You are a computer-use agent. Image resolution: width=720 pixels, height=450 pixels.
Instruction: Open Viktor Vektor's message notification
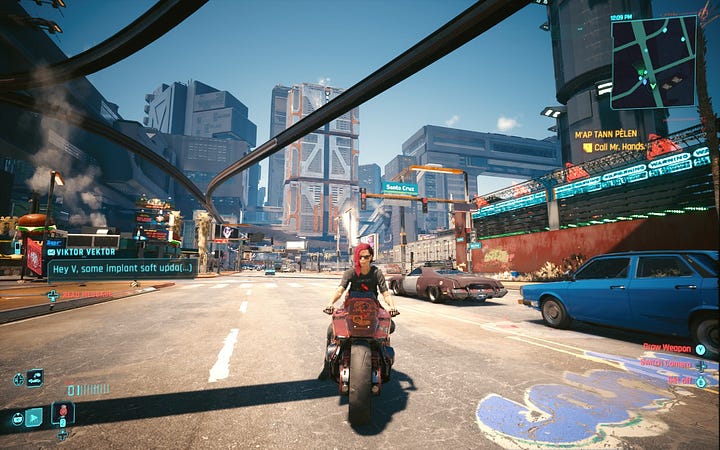tap(122, 270)
